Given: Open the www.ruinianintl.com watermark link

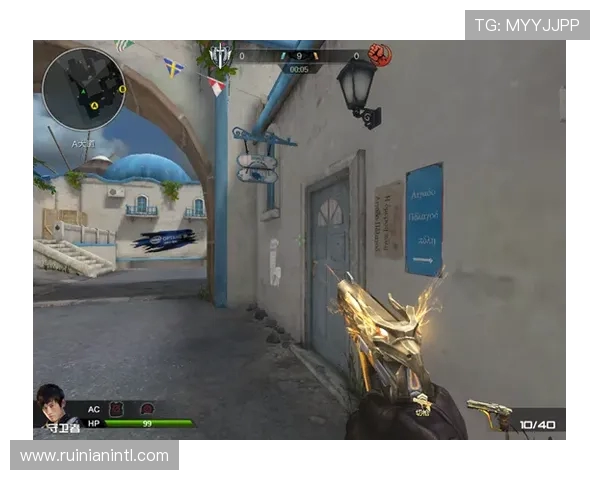Looking at the screenshot, I should (x=94, y=456).
